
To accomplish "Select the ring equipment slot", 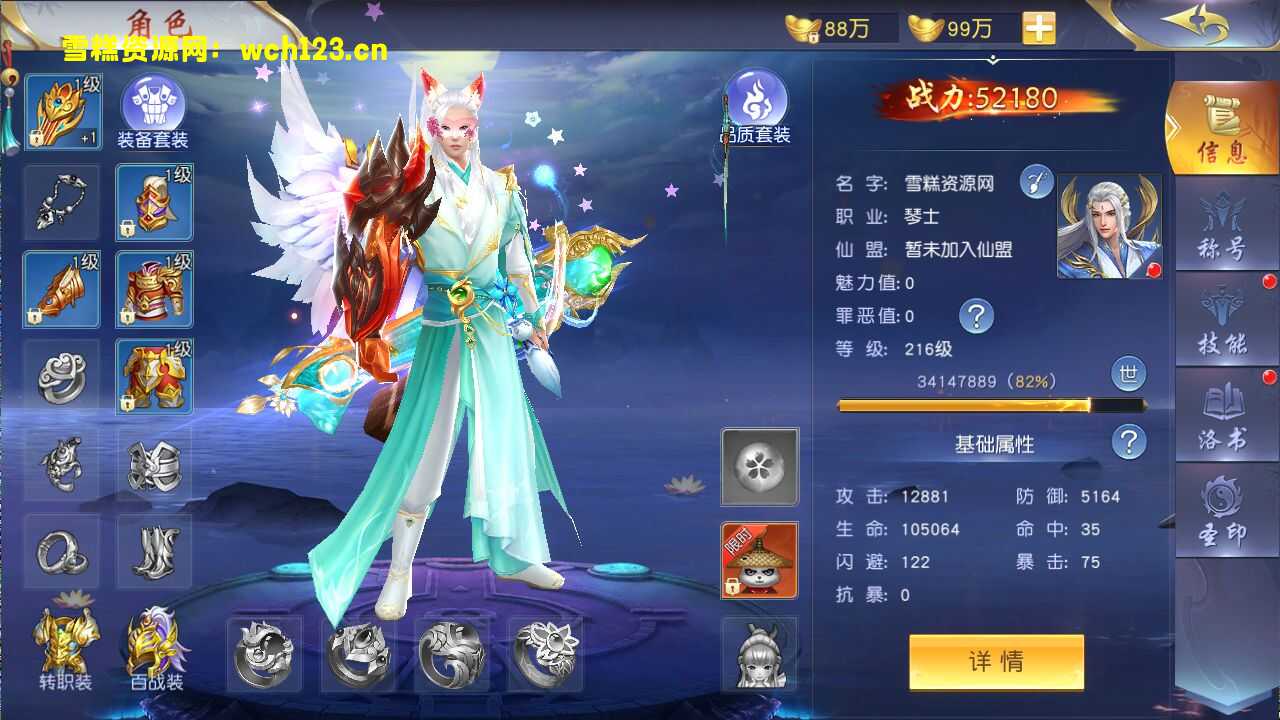I will pyautogui.click(x=61, y=553).
